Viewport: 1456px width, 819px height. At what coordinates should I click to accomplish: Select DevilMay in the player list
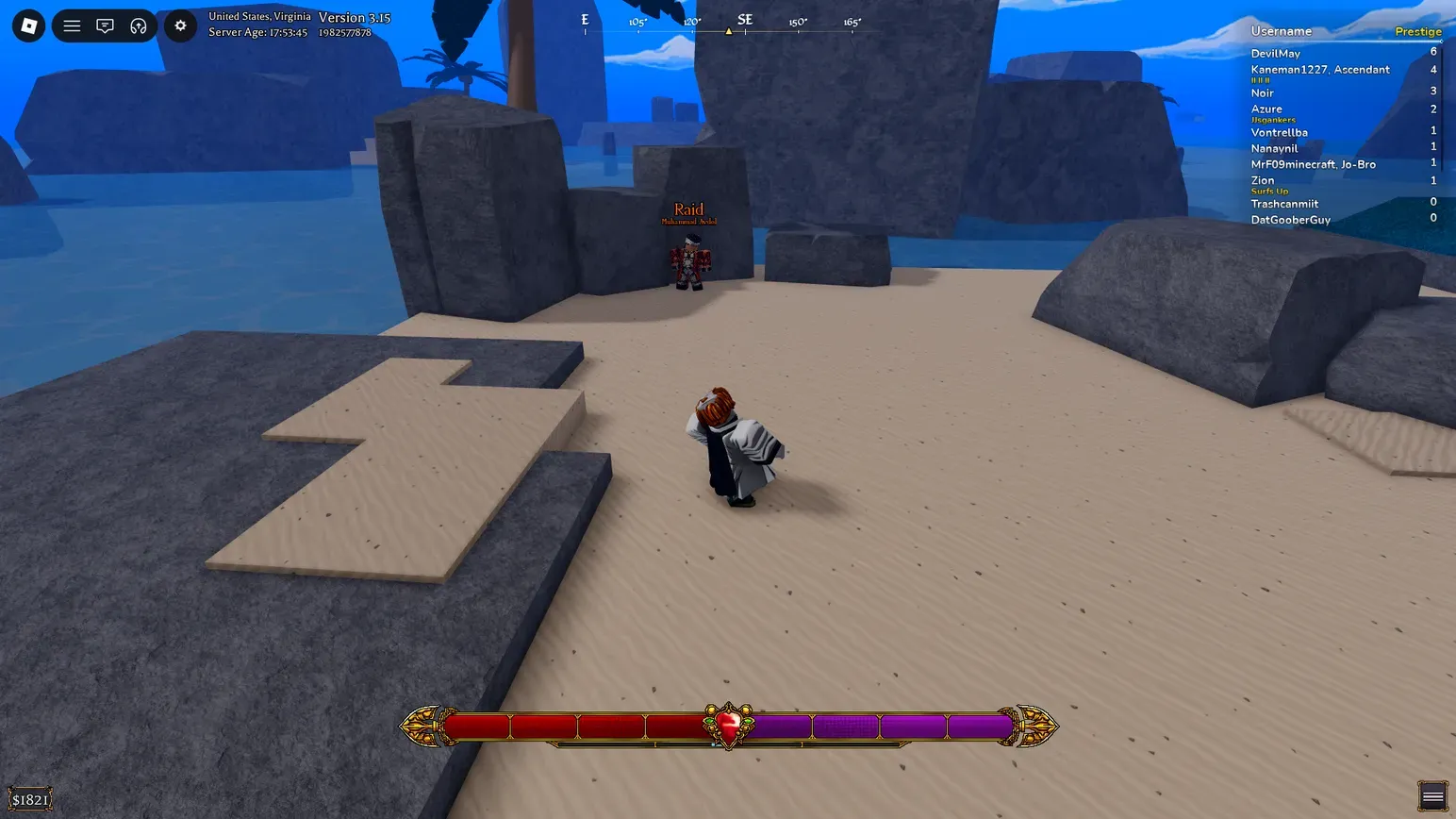point(1275,54)
